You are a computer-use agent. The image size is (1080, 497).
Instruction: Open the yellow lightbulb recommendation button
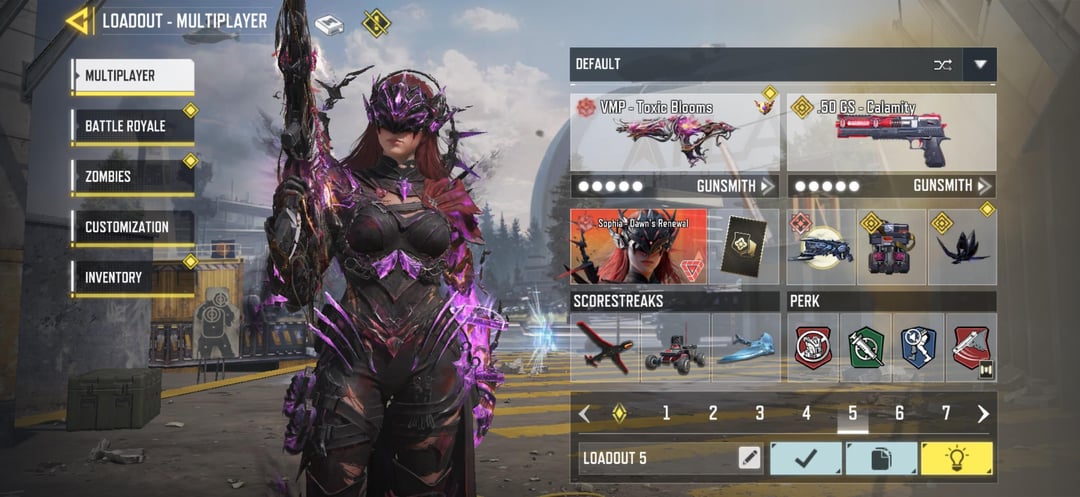(x=957, y=459)
